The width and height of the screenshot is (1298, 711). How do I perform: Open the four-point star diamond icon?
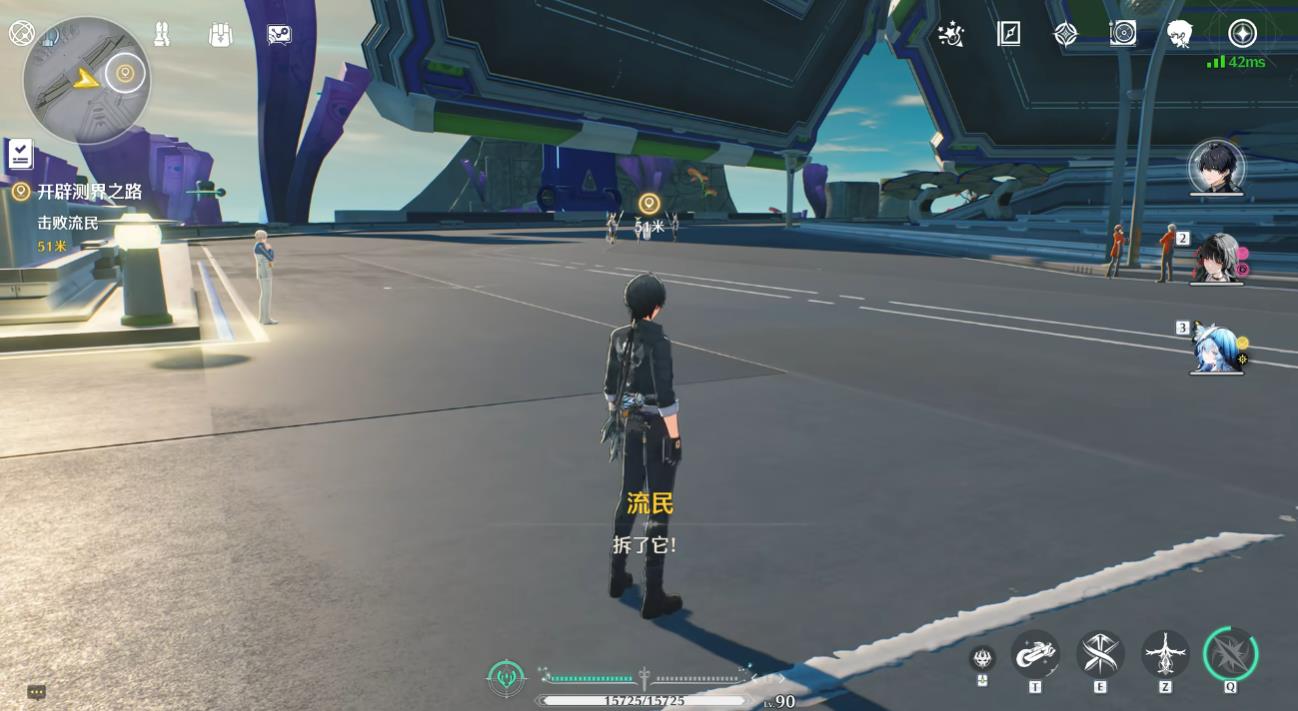(x=1066, y=34)
